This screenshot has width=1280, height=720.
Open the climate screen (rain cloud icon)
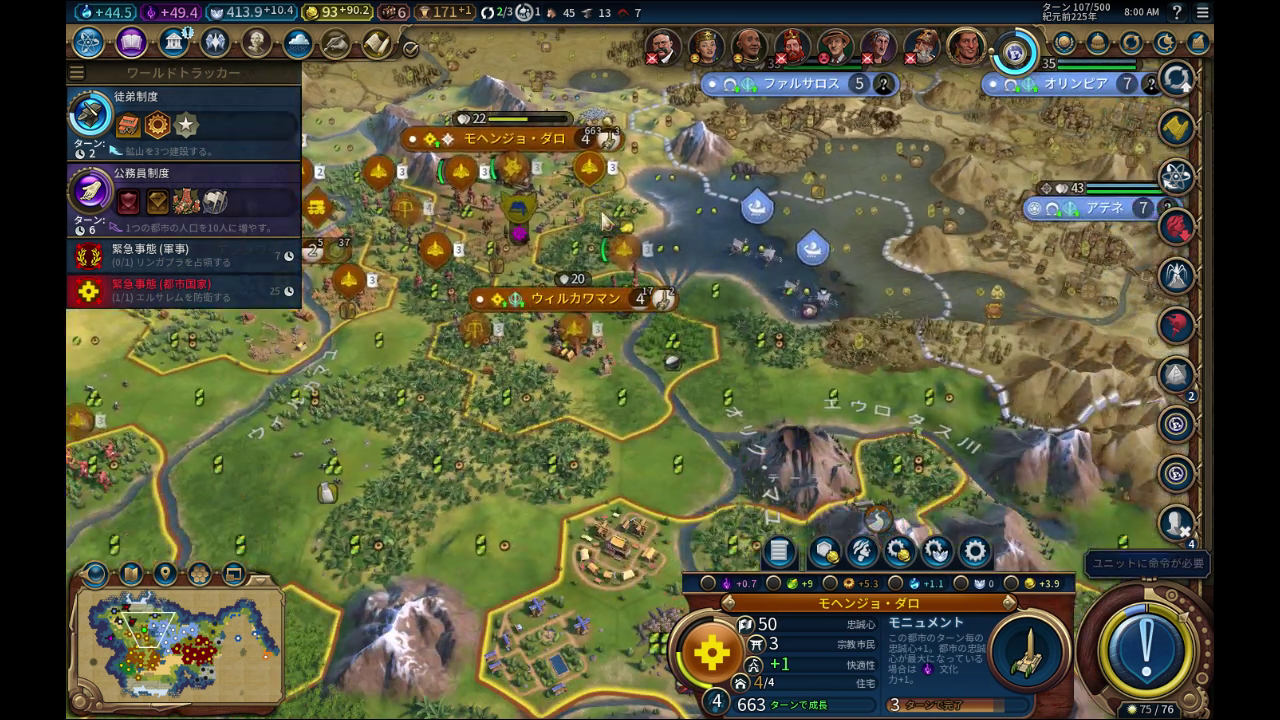pos(298,43)
